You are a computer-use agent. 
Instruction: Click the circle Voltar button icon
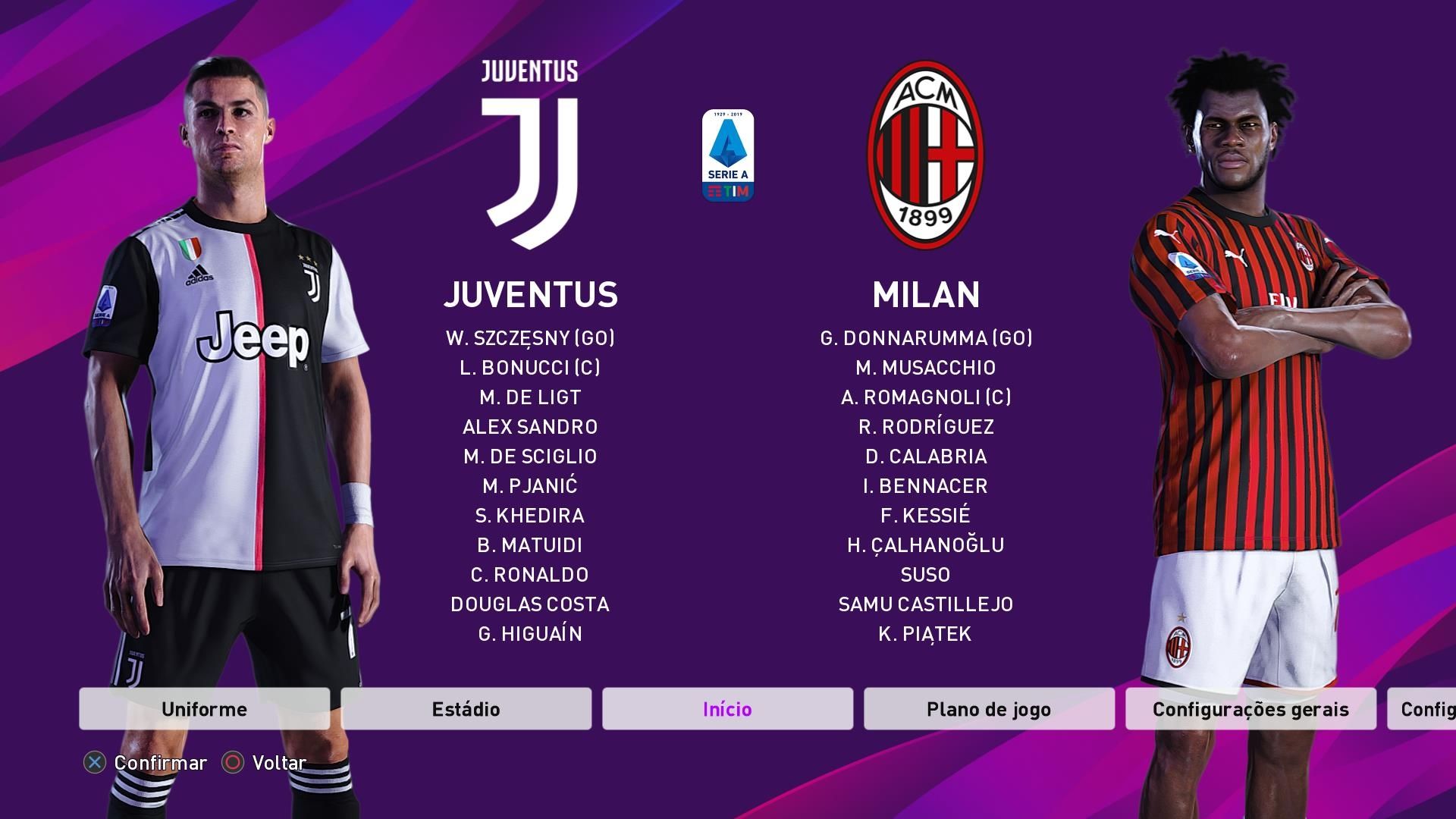coord(231,763)
